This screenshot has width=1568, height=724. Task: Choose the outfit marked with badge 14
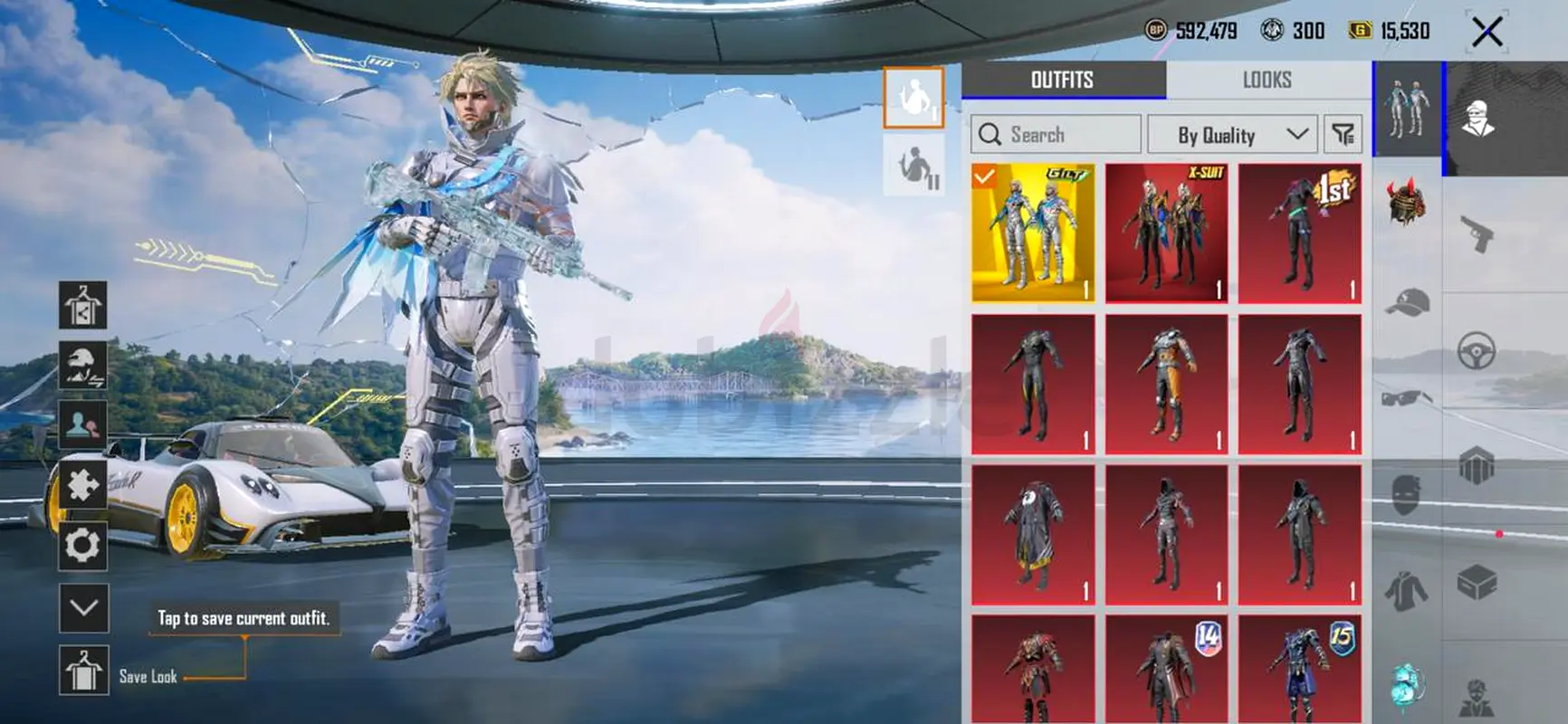[1166, 668]
